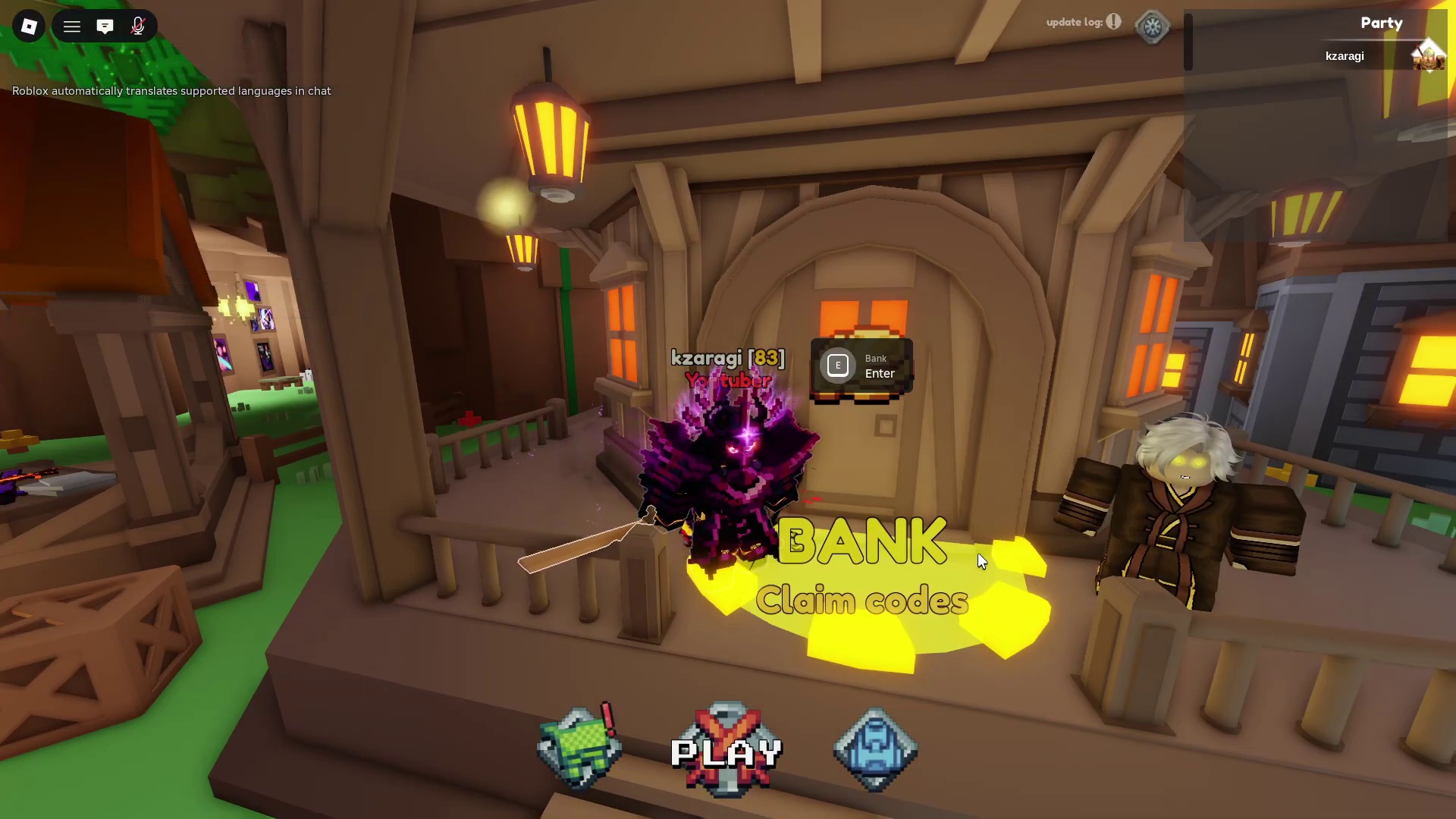1456x819 pixels.
Task: Open the three-line hamburger menu
Action: [x=72, y=27]
